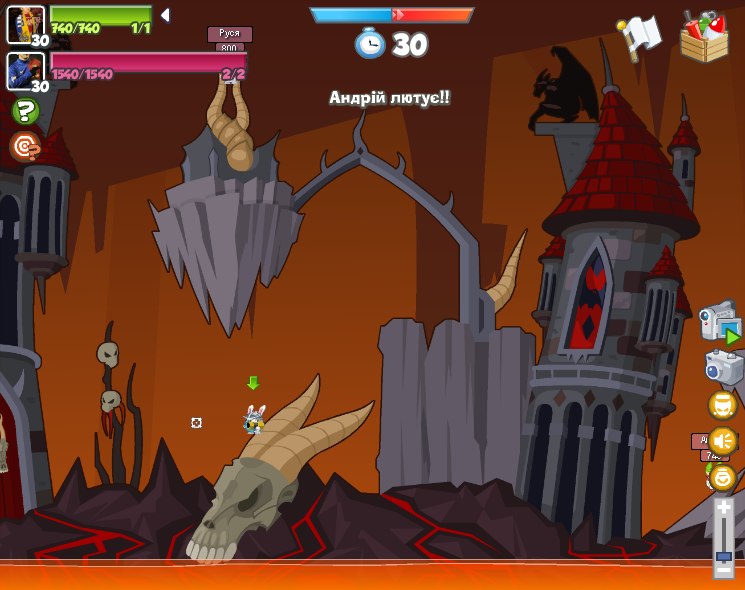Collapse the team panel with the white arrow
The height and width of the screenshot is (590, 745).
[165, 15]
